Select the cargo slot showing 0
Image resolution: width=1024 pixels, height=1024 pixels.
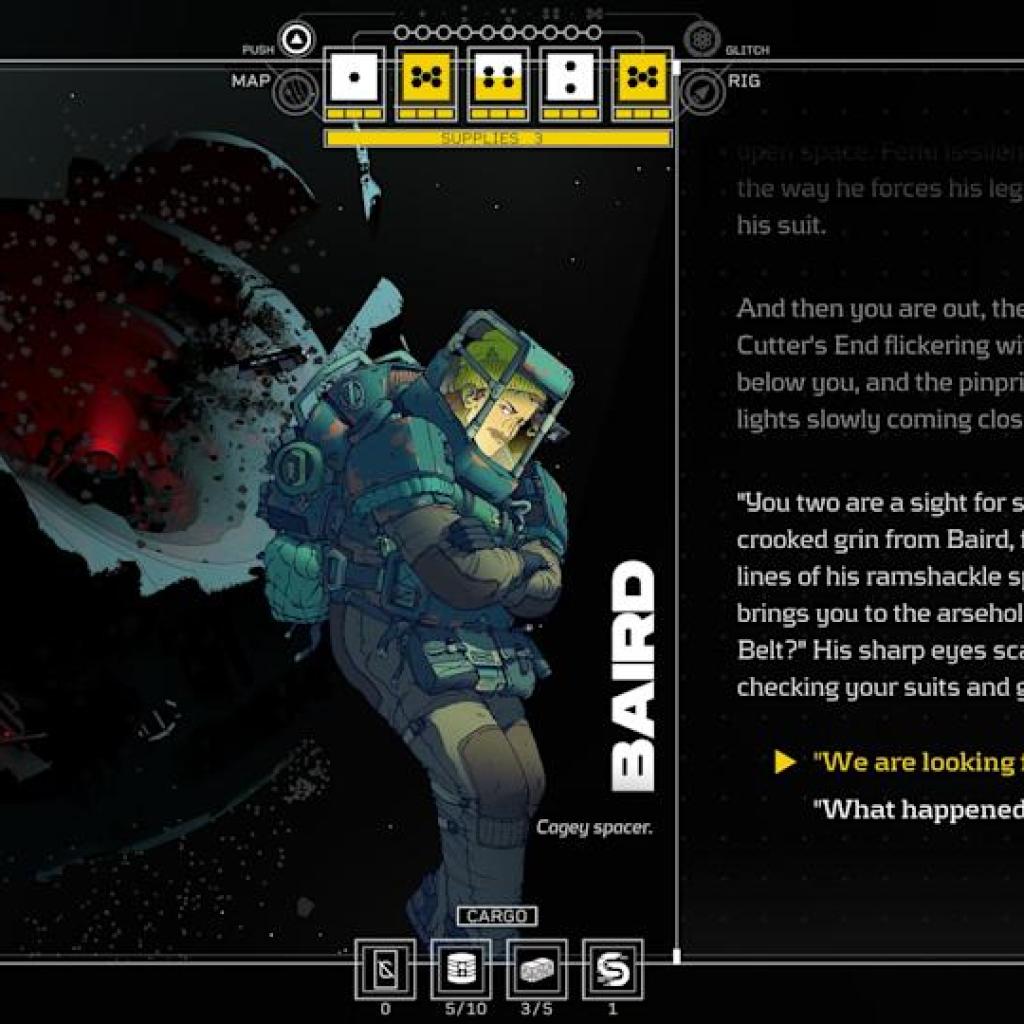385,968
